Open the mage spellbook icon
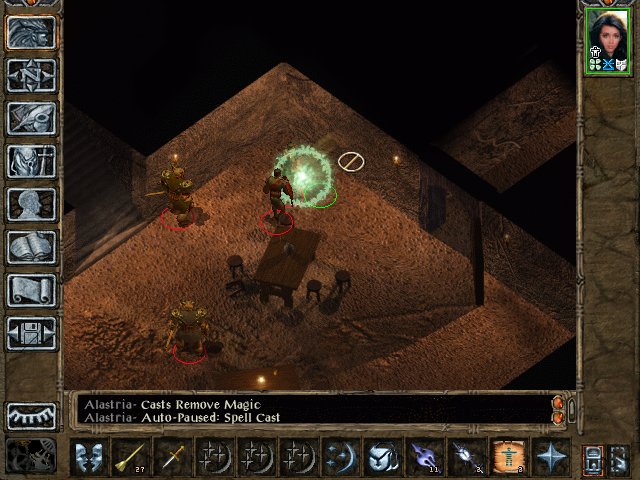 pyautogui.click(x=31, y=247)
